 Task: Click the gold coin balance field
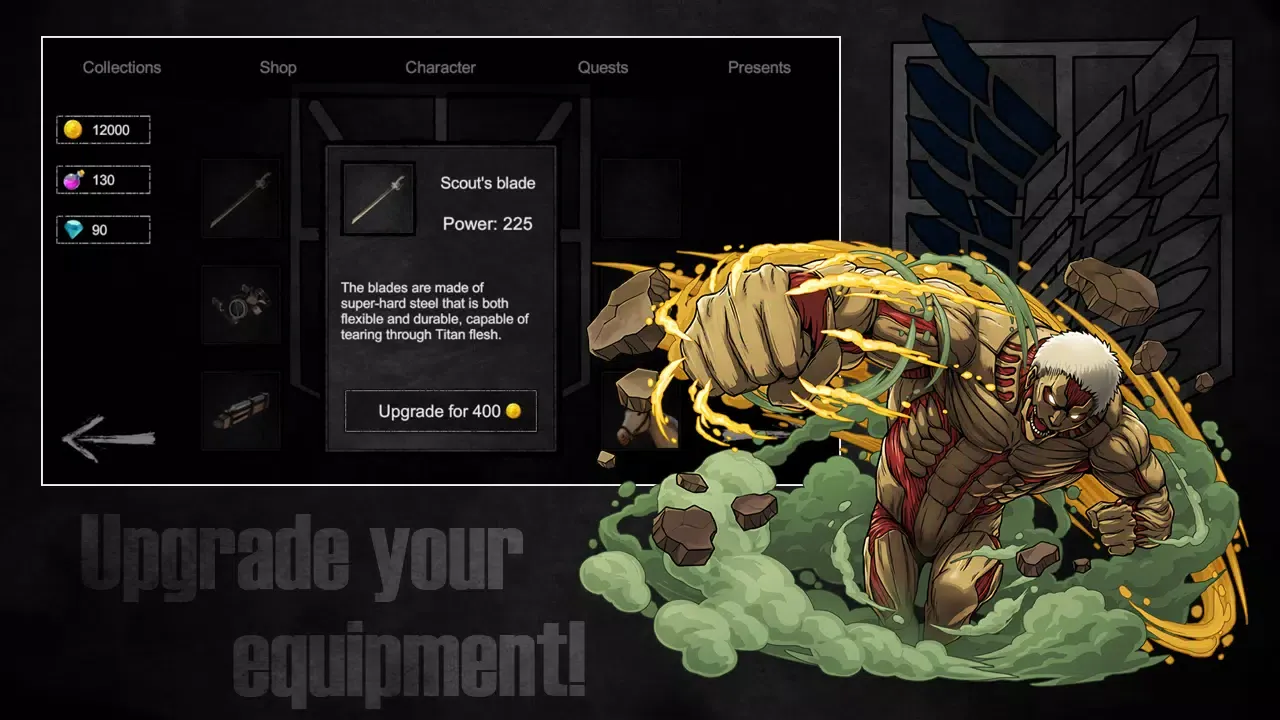tap(102, 129)
